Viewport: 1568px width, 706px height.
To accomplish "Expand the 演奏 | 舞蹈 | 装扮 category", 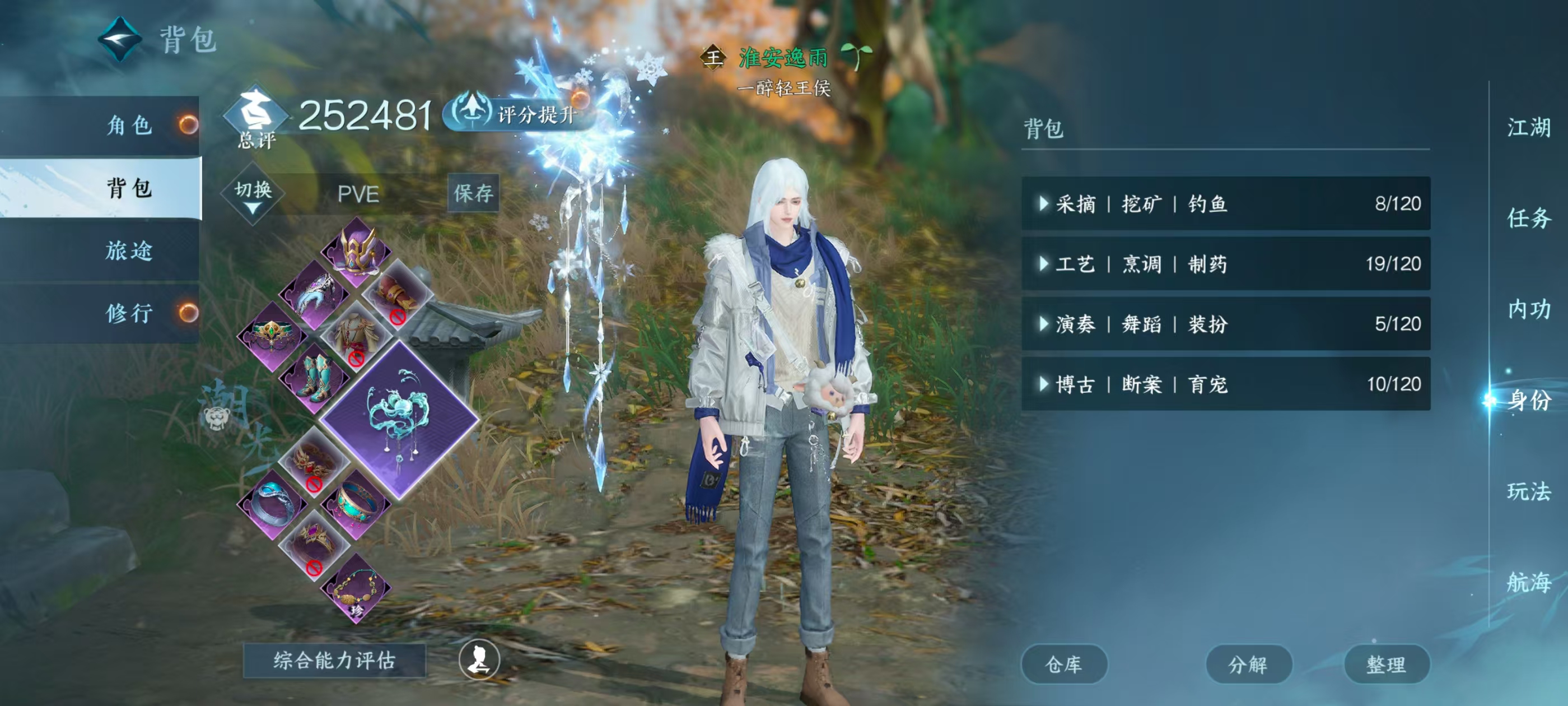I will [x=1225, y=323].
